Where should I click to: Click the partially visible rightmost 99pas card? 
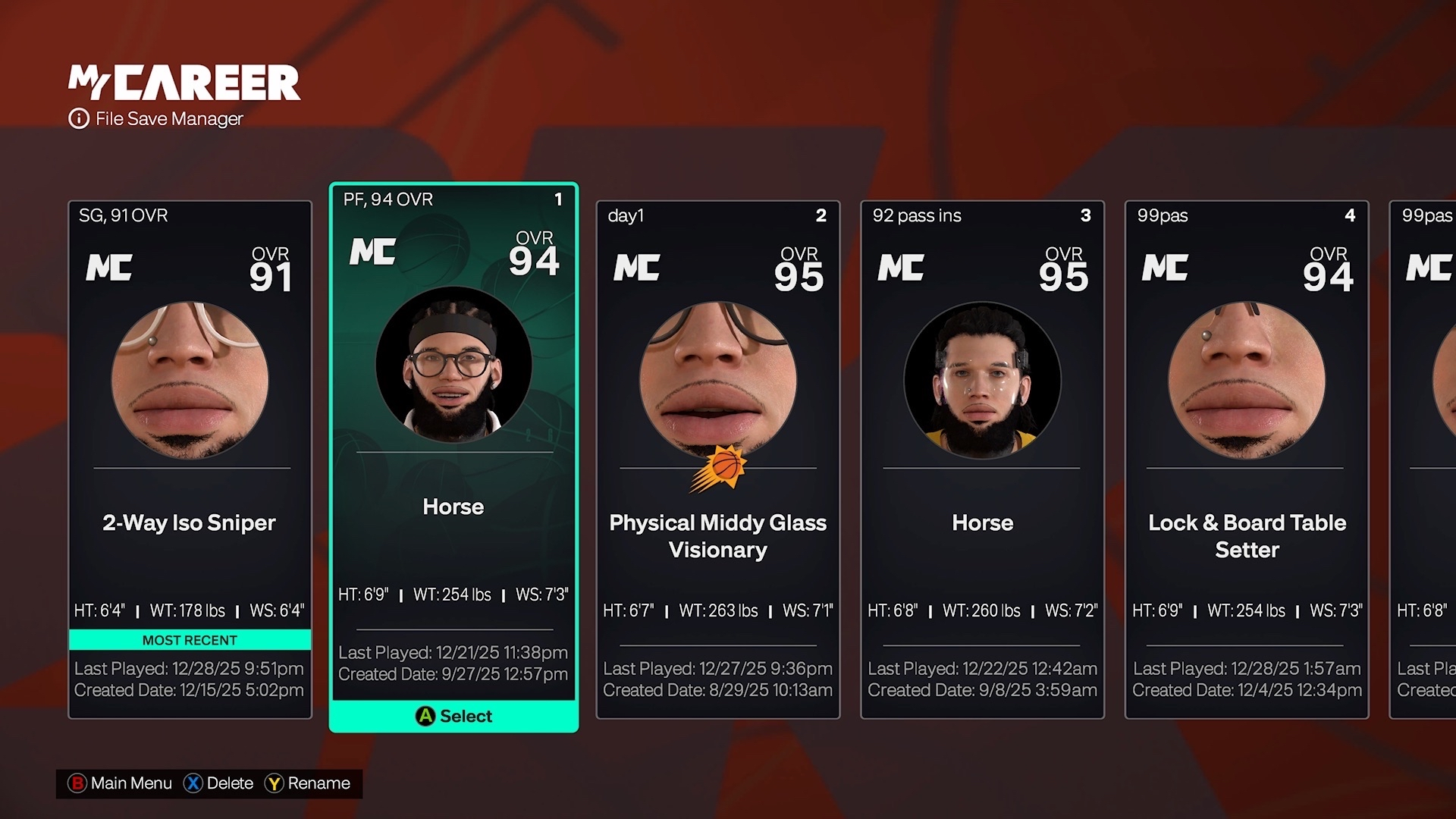click(x=1426, y=455)
